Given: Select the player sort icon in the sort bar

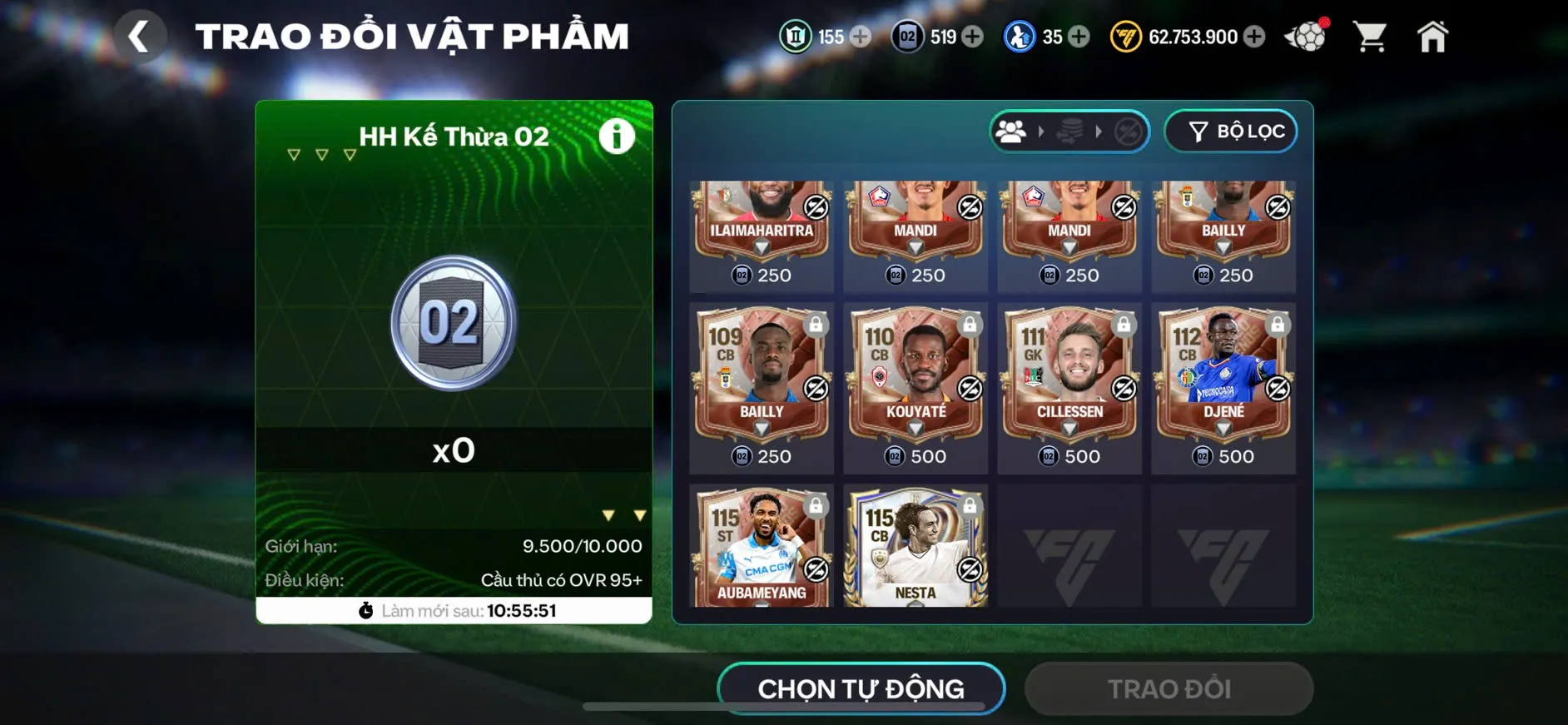Looking at the screenshot, I should pos(1011,131).
